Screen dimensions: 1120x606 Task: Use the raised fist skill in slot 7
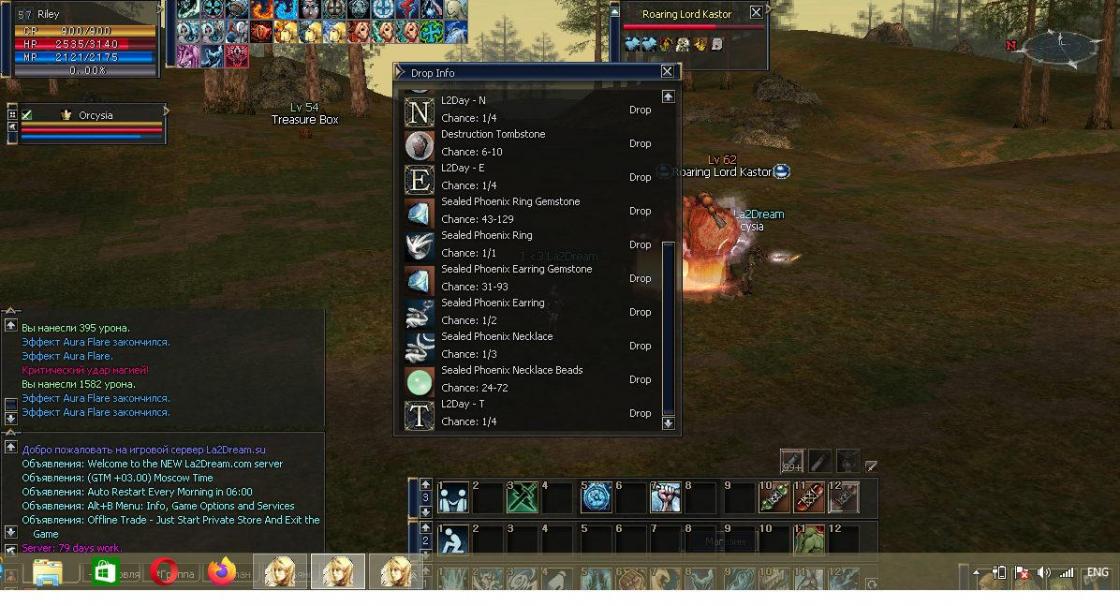pos(666,498)
